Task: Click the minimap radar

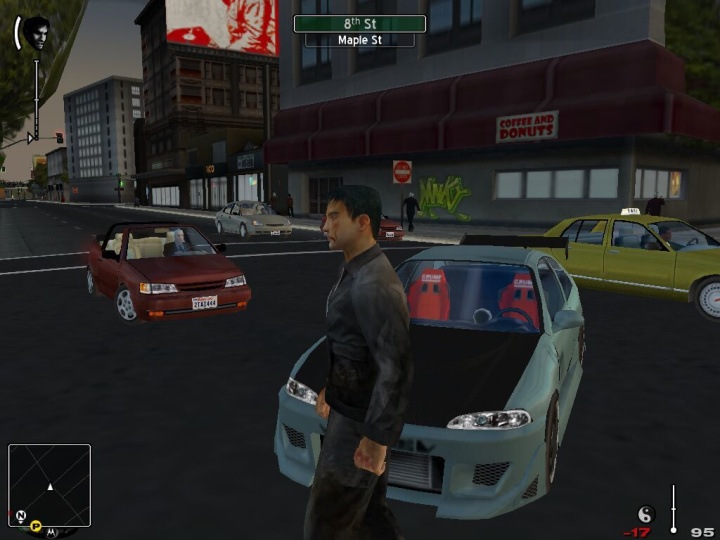Action: 50,485
